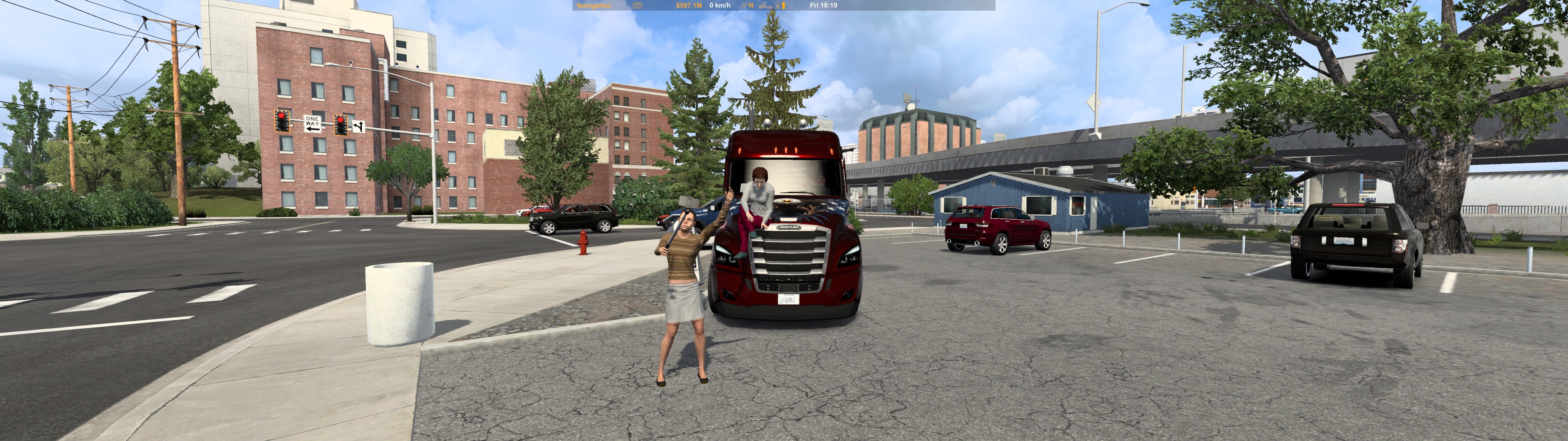
Task: Open the mail envelope icon
Action: coord(637,5)
